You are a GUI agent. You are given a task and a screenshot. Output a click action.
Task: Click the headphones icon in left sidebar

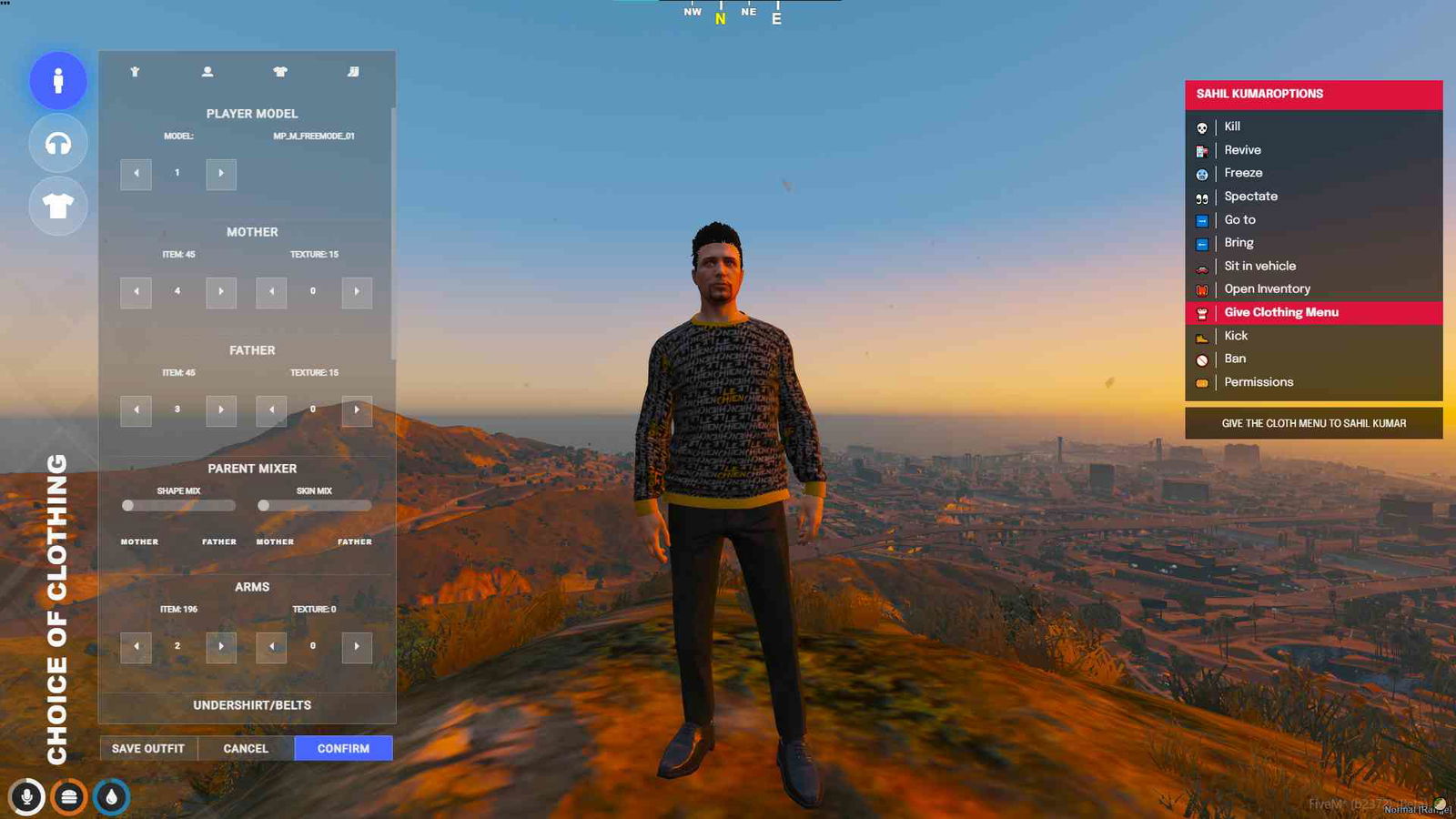pos(57,144)
